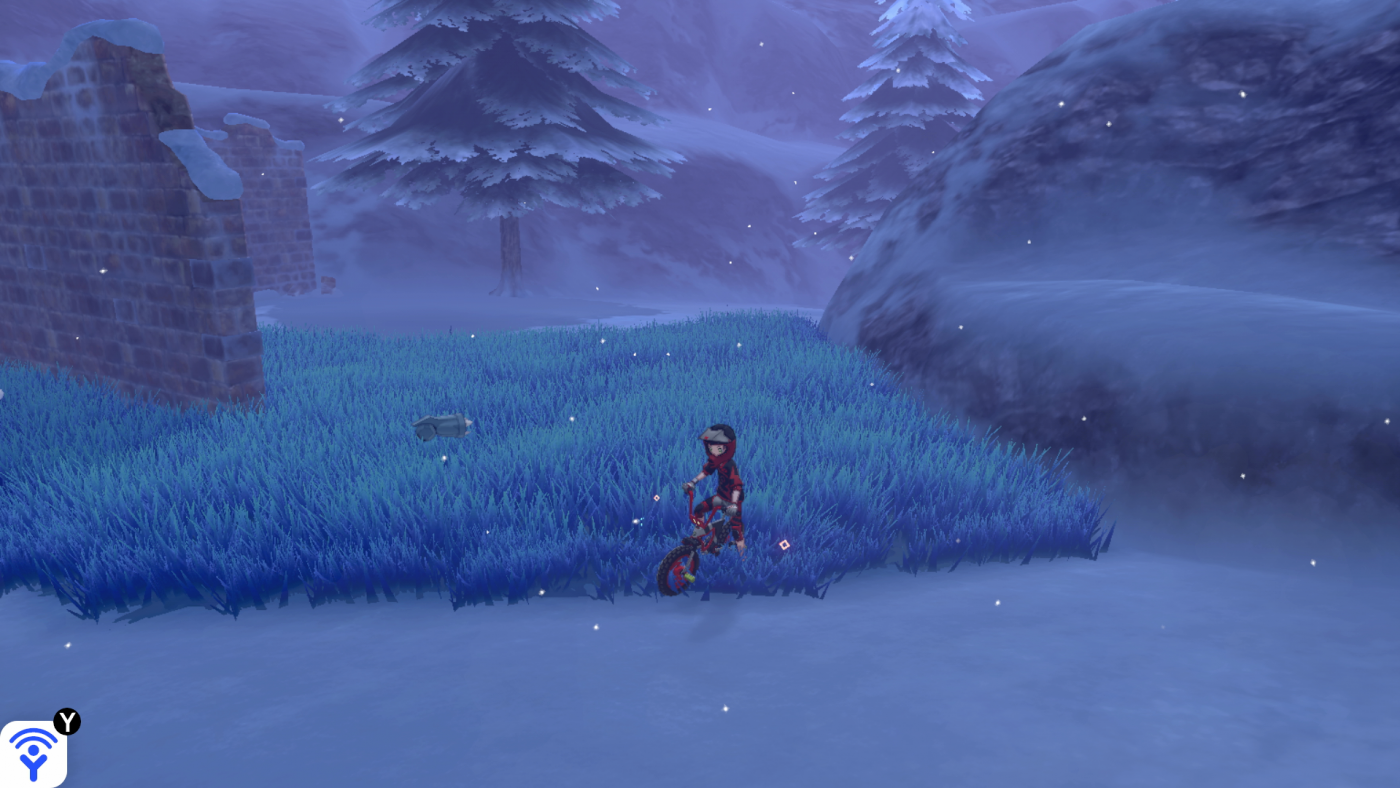This screenshot has height=788, width=1400.
Task: Click the bike's yellow pedal
Action: (x=689, y=575)
